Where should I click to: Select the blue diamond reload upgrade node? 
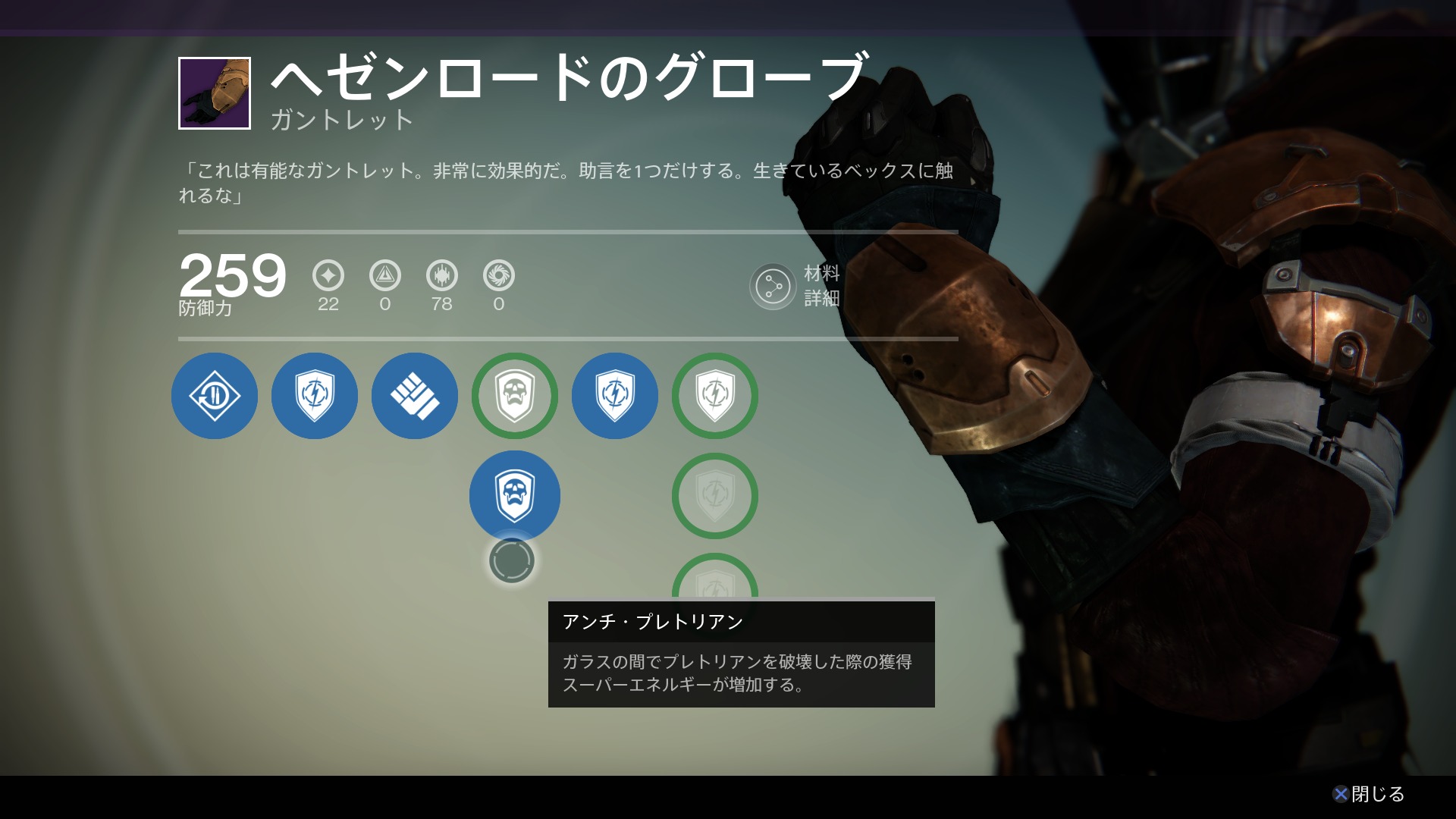click(x=215, y=396)
